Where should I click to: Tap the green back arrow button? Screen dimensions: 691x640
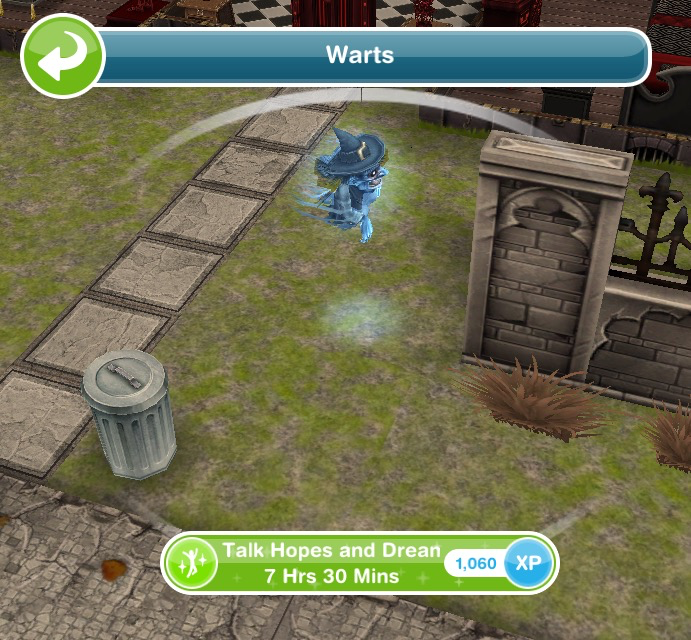pyautogui.click(x=62, y=55)
